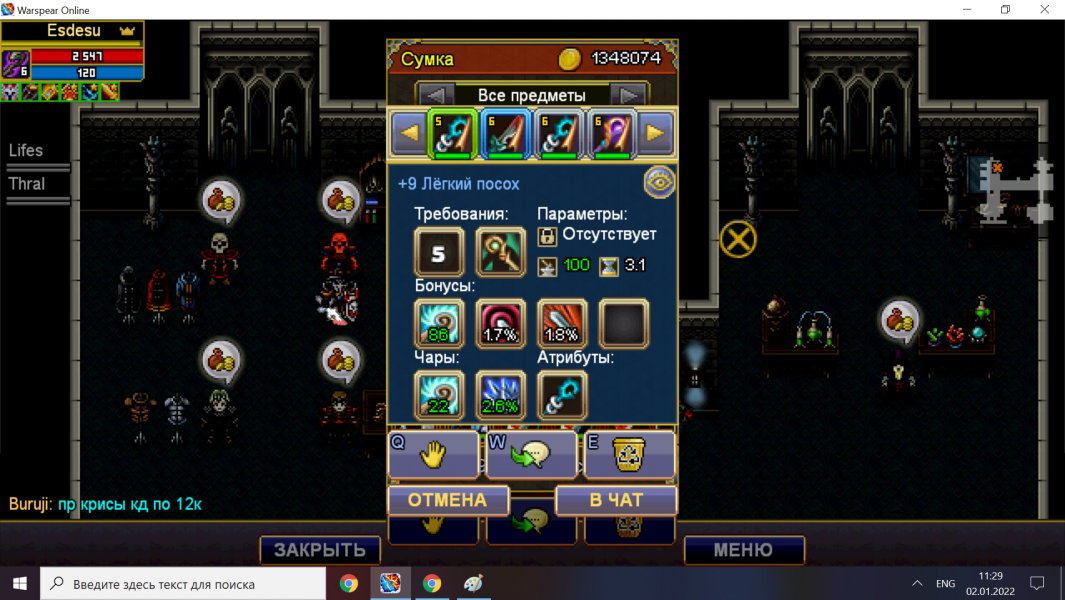Screen dimensions: 1065x600
Task: Inspect the 1.7% red swirl bonus
Action: click(501, 324)
